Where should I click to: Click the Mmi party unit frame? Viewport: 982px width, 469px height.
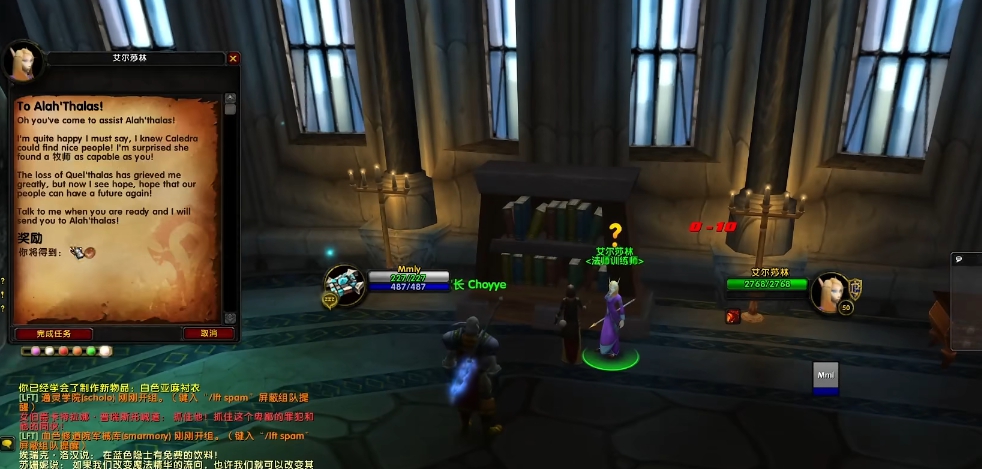(x=825, y=376)
